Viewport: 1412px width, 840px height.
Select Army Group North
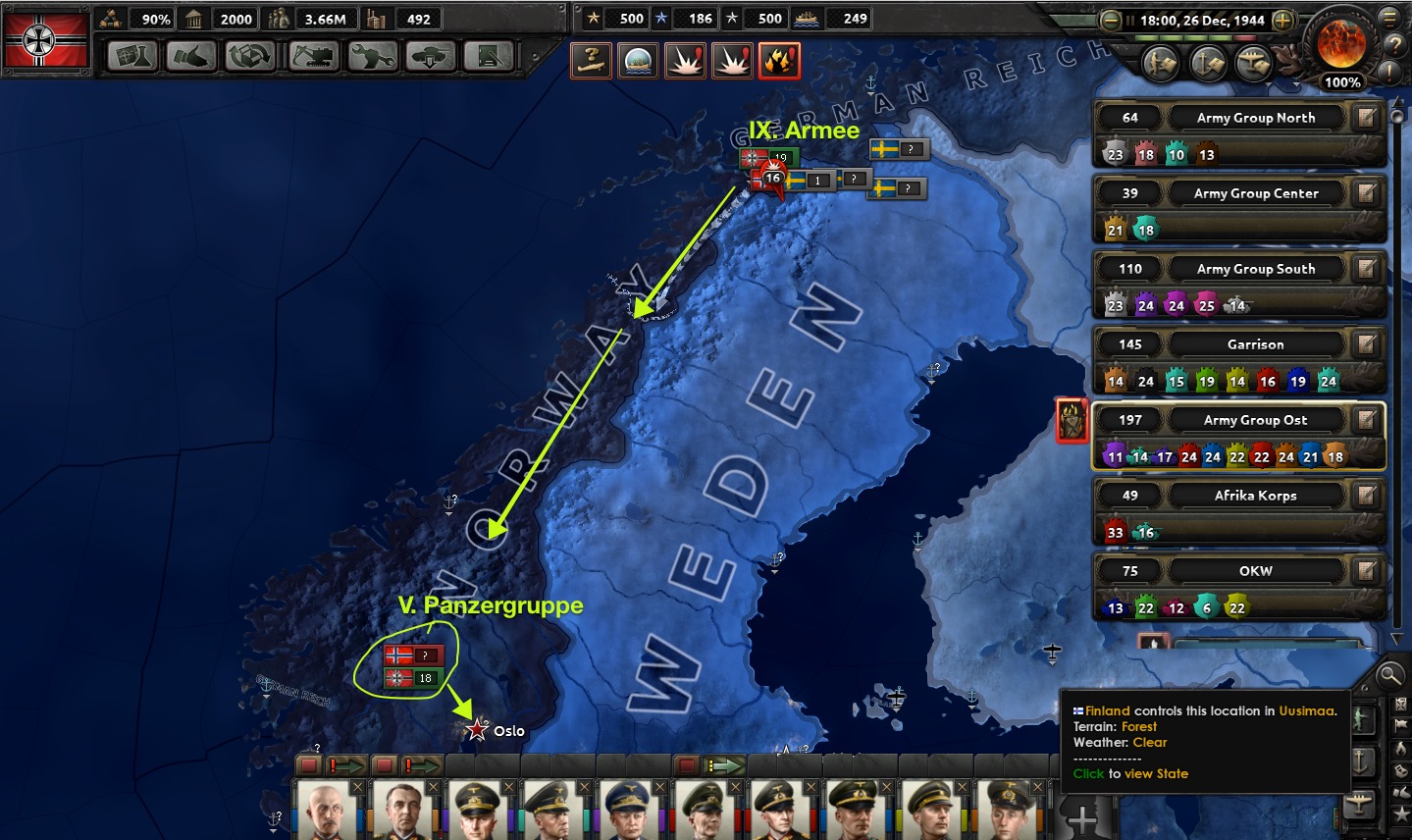1255,118
